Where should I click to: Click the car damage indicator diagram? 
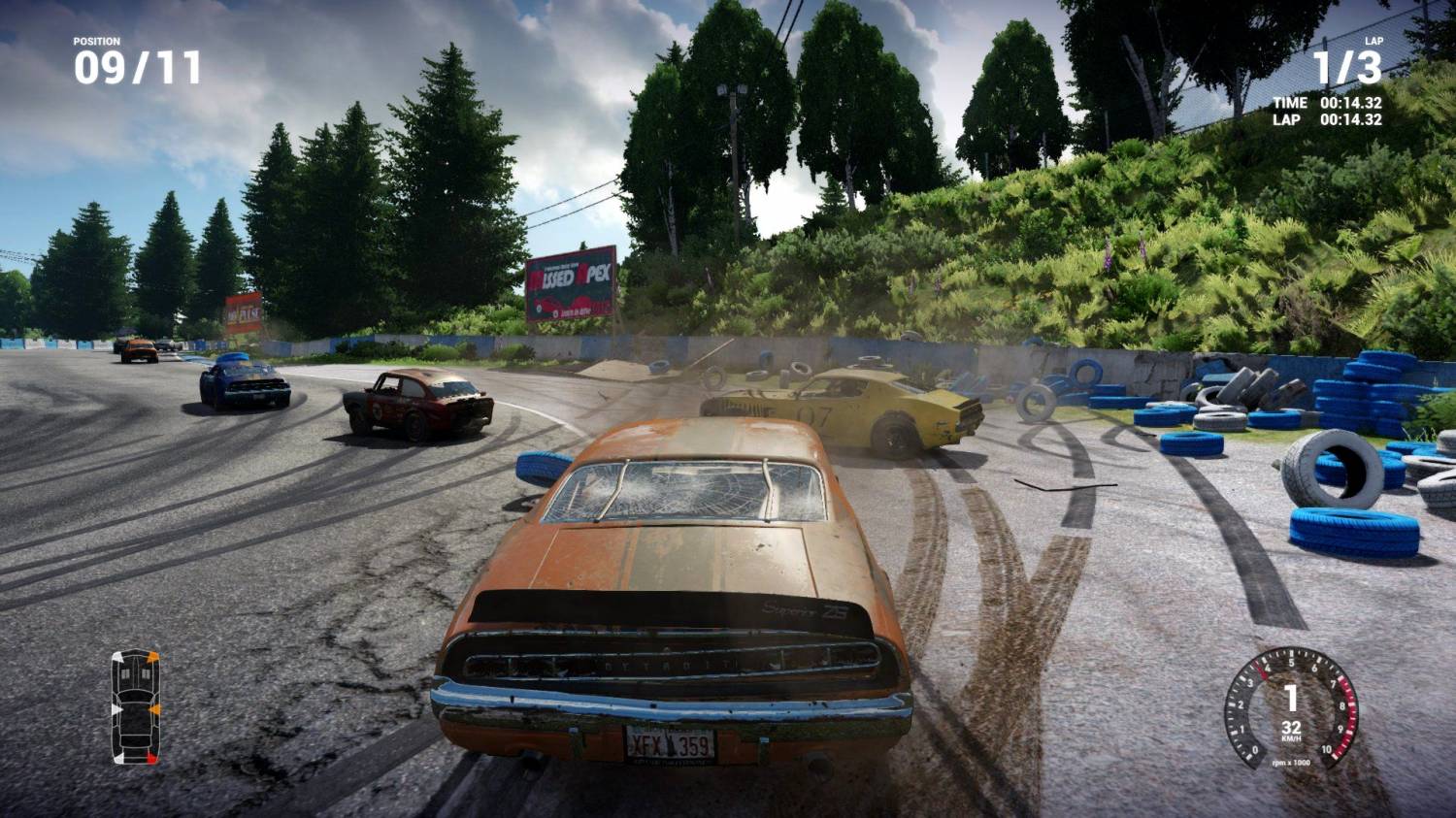(135, 706)
